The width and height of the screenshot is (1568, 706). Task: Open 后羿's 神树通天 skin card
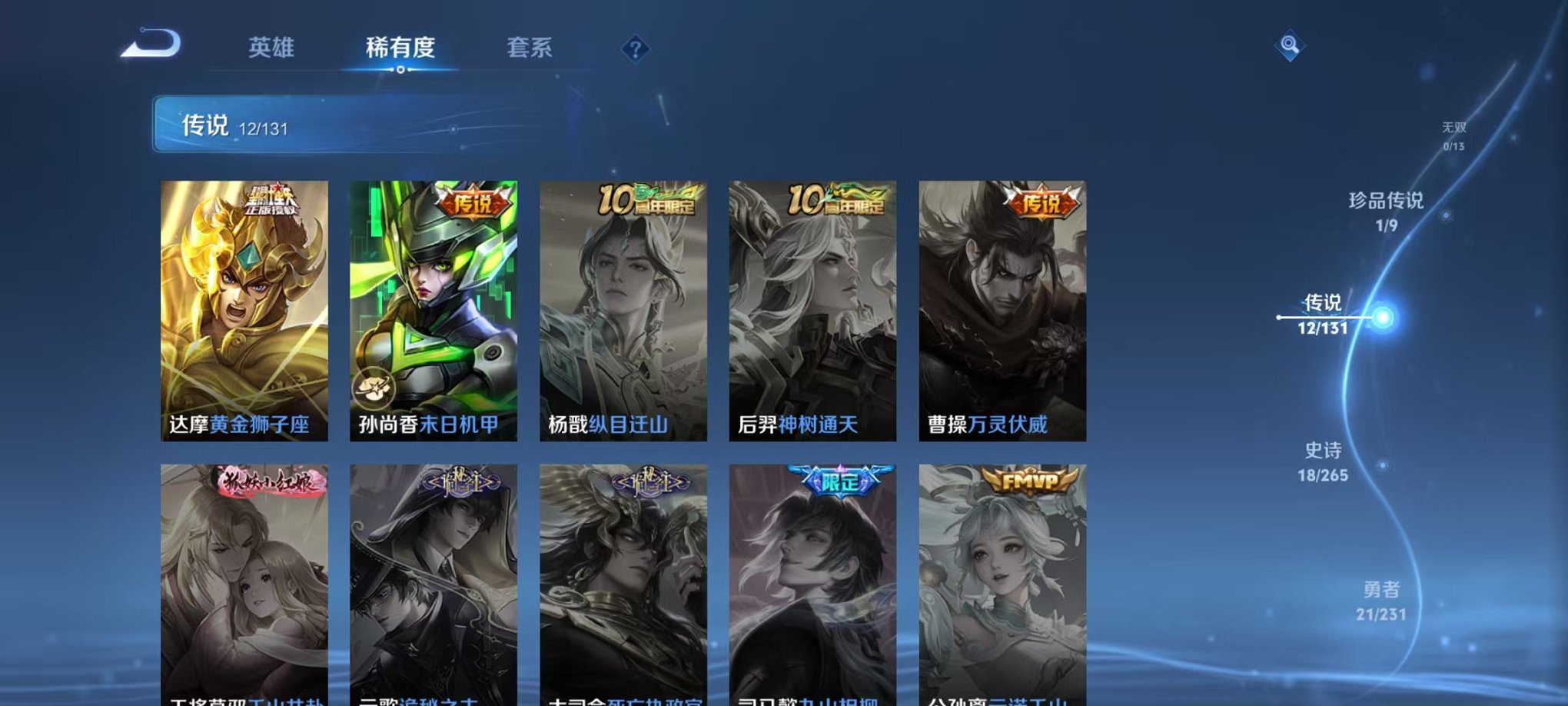(x=810, y=308)
